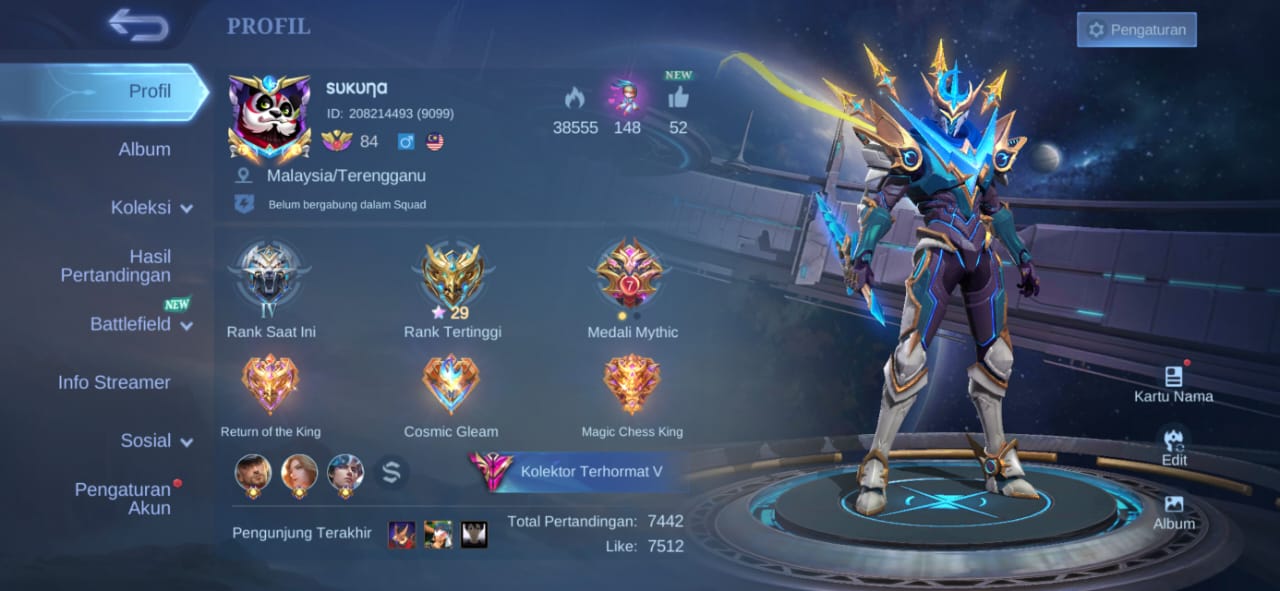
Task: Open the Pengaturan settings button
Action: [x=1136, y=30]
